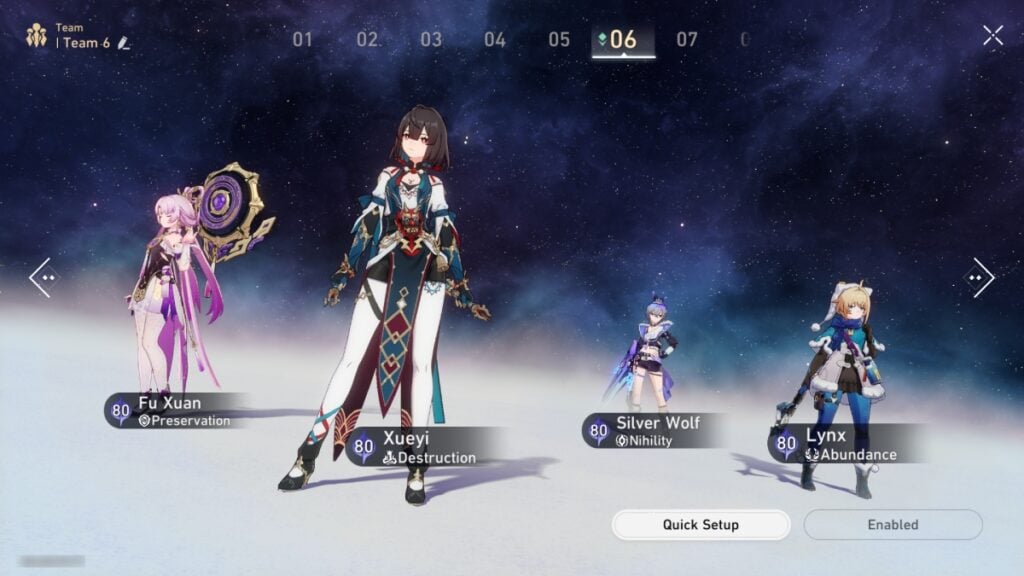Click the Enabled team button
This screenshot has height=576, width=1024.
point(893,525)
